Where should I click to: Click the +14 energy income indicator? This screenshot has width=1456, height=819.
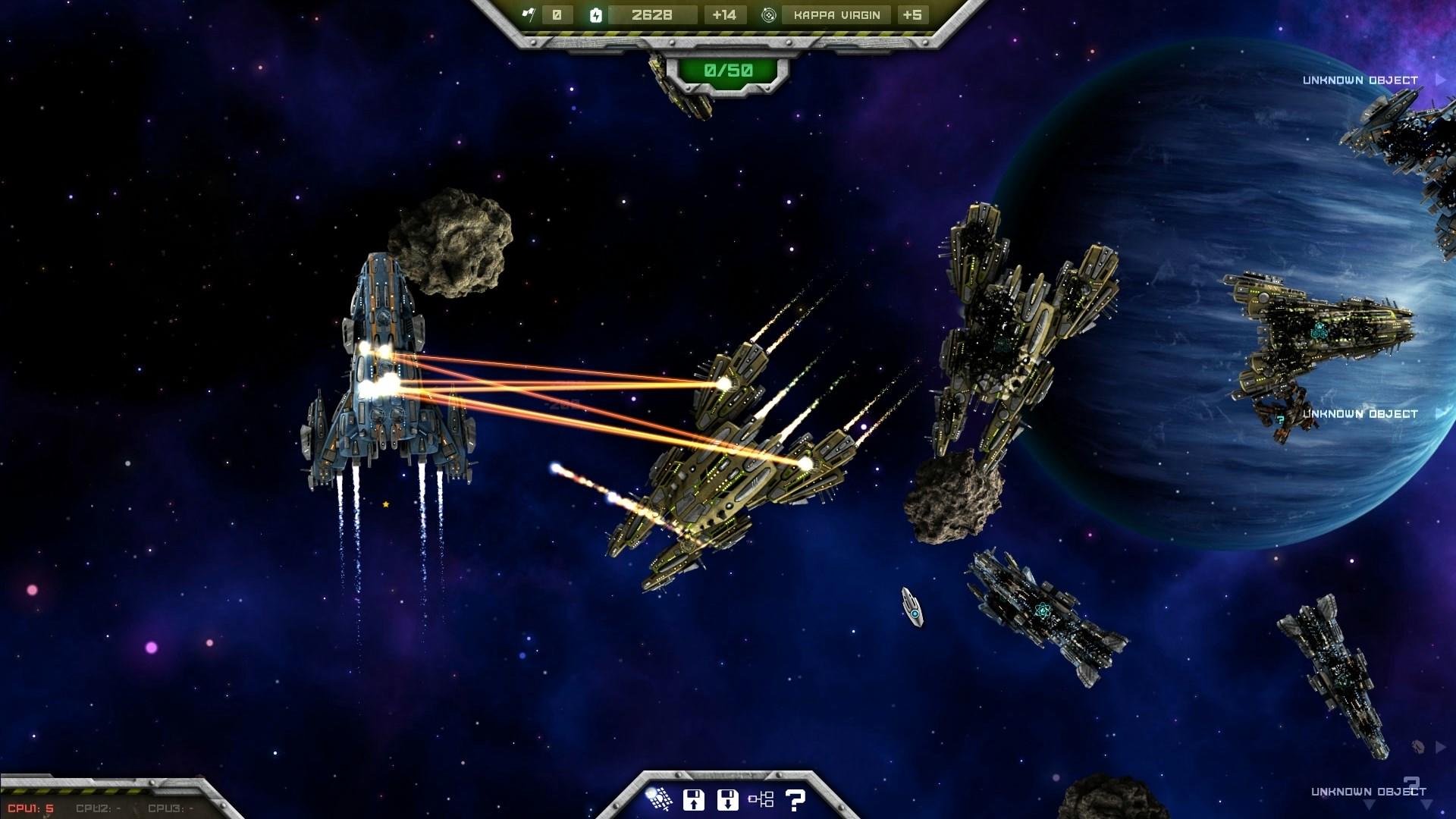coord(726,14)
